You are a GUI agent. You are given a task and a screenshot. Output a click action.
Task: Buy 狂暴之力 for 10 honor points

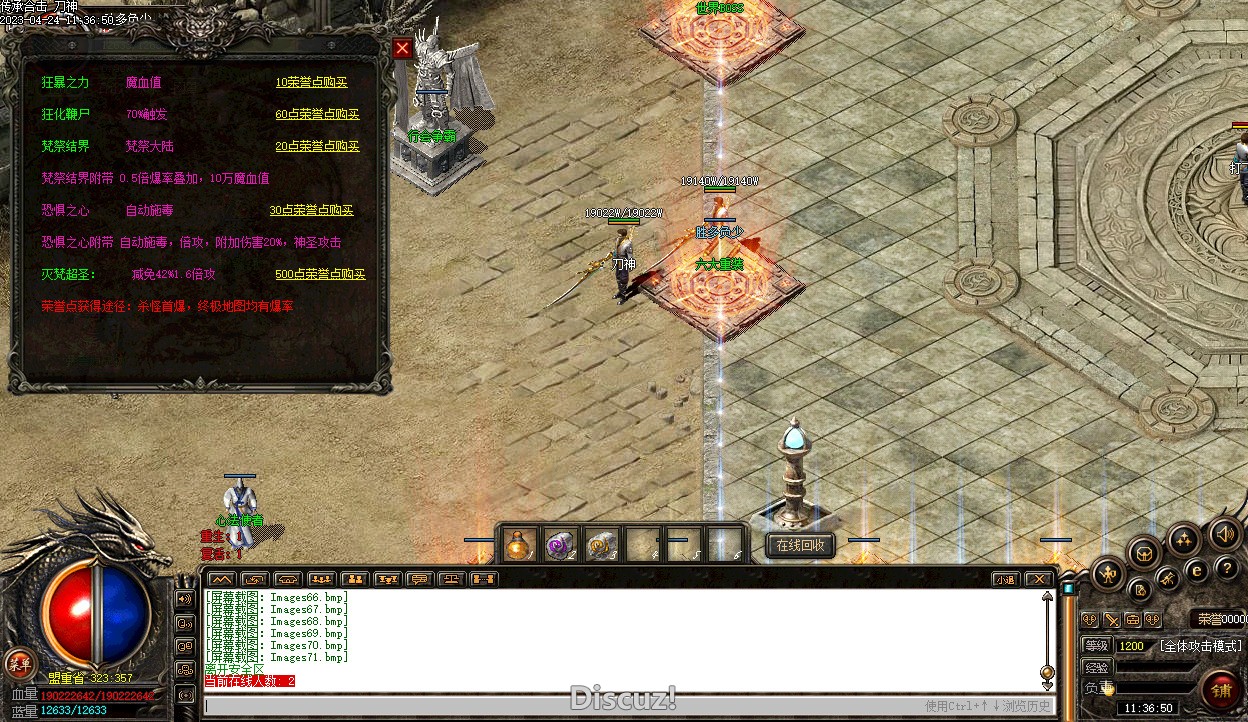click(311, 83)
